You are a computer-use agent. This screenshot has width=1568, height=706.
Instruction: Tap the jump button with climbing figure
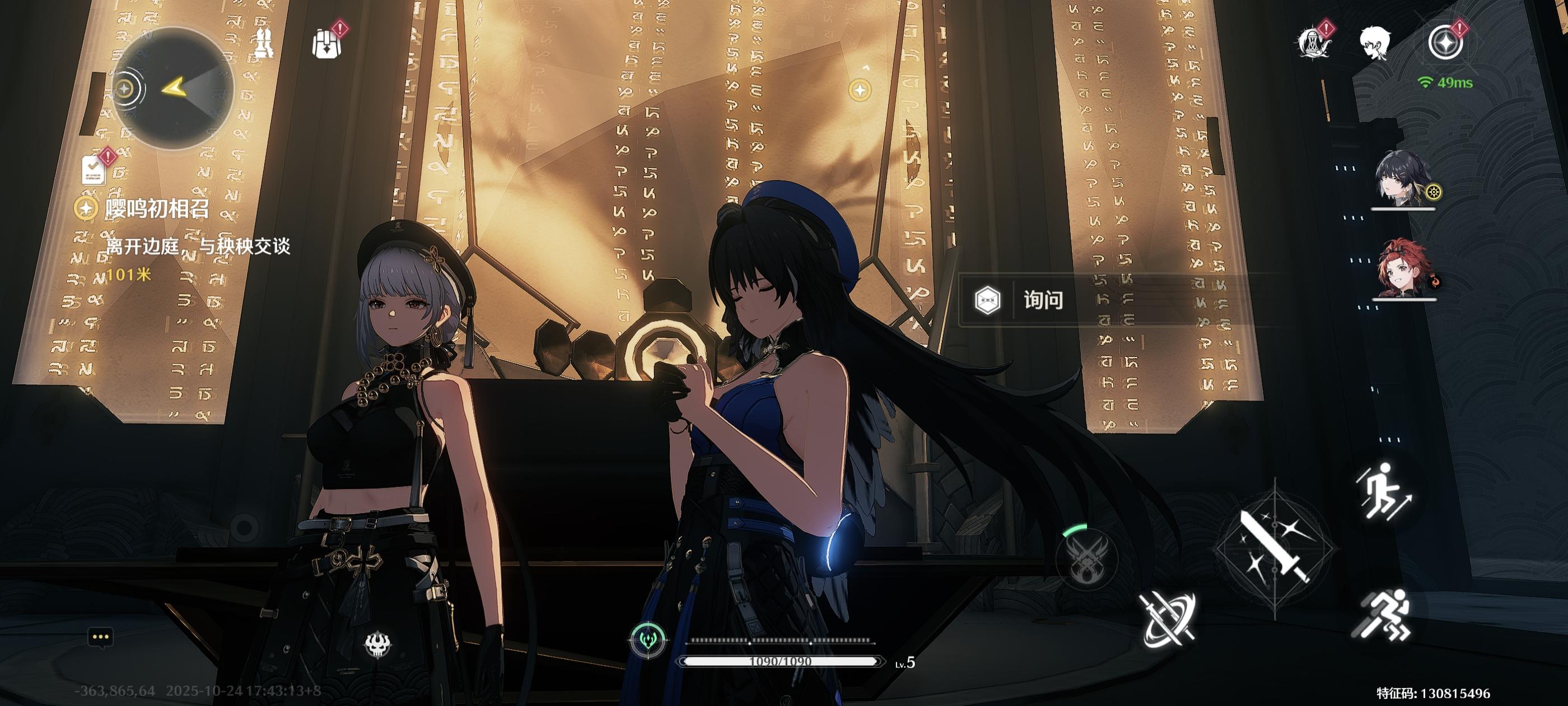pyautogui.click(x=1382, y=492)
